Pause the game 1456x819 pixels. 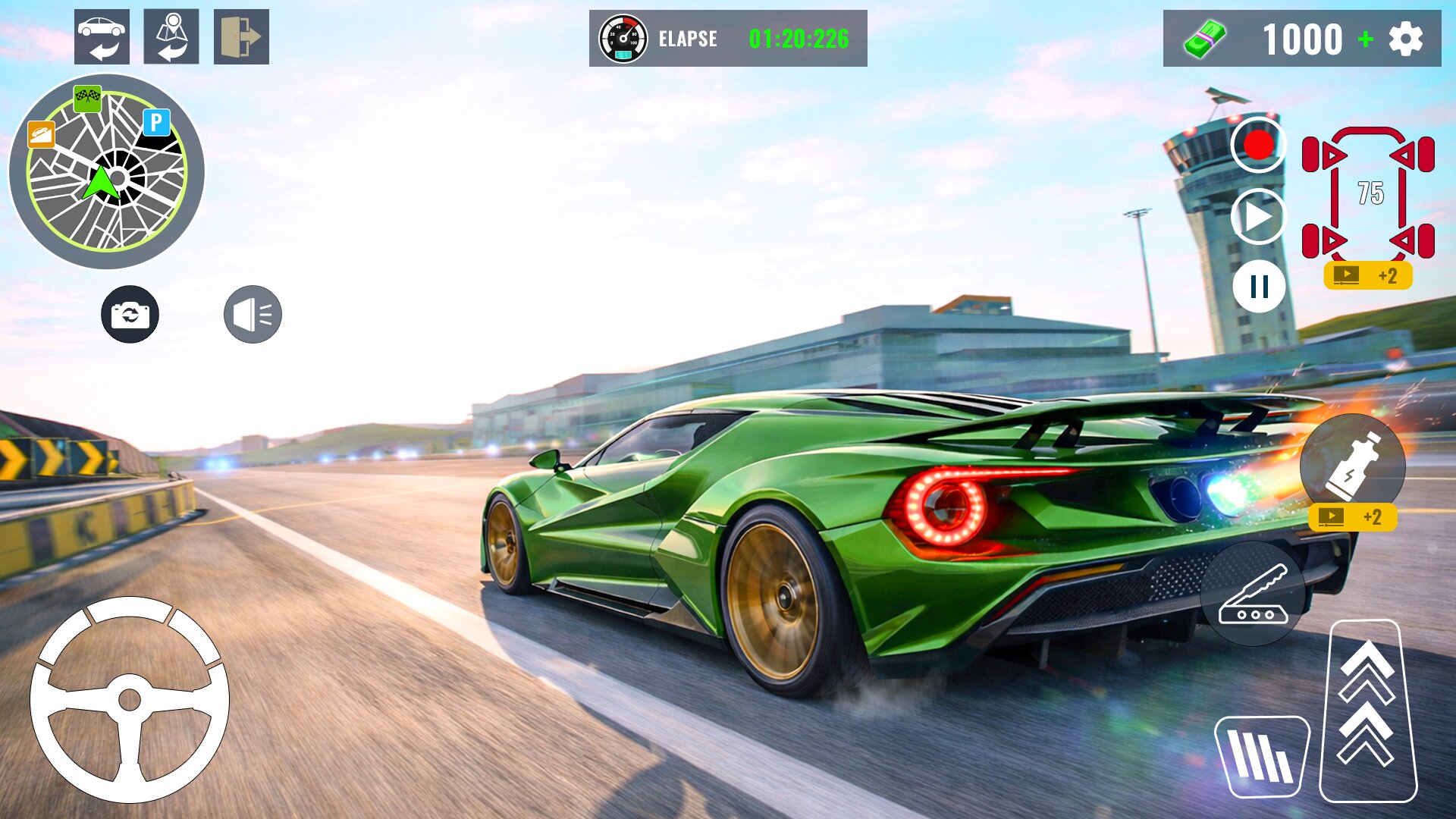click(1259, 287)
